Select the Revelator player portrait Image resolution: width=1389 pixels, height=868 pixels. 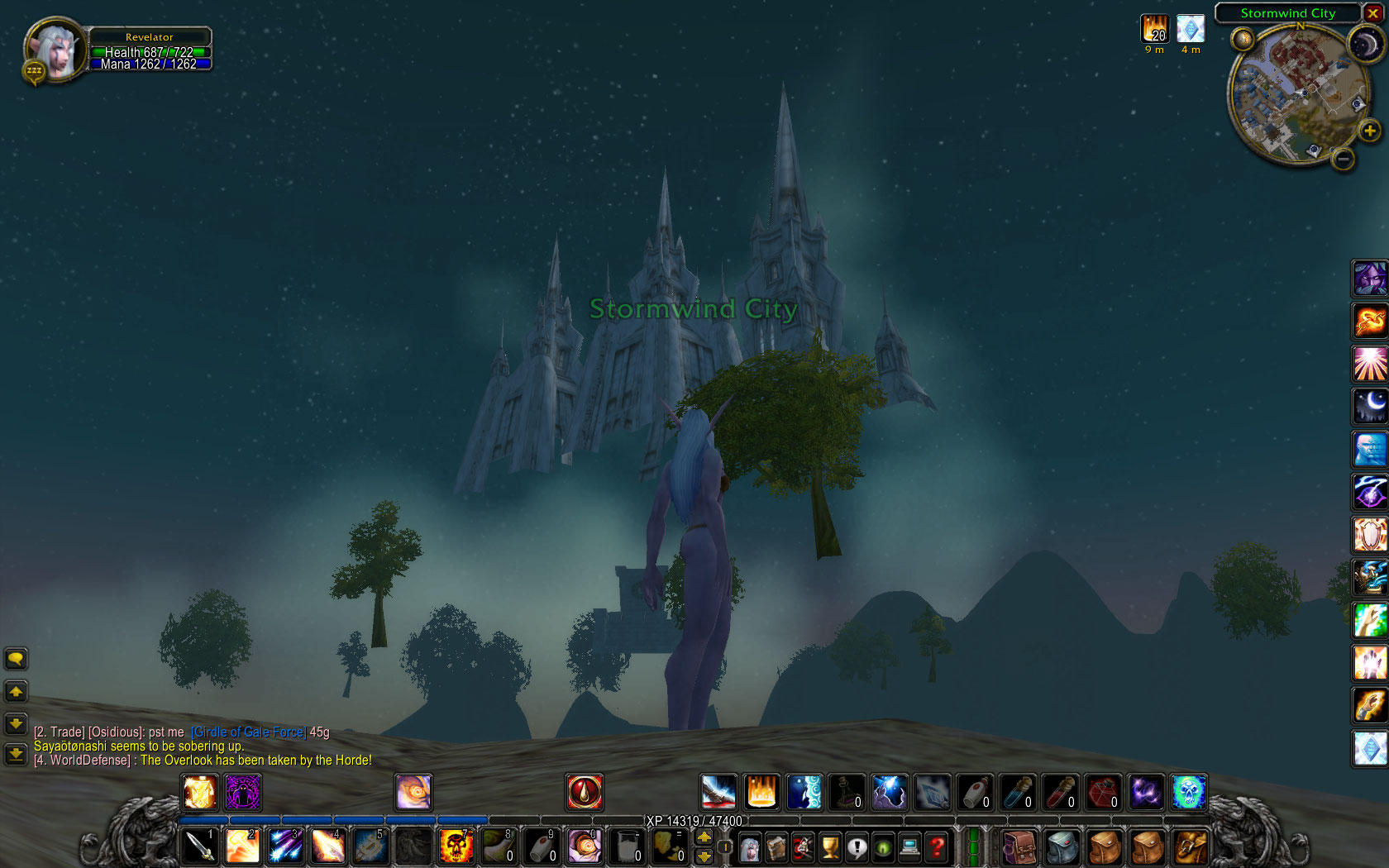[55, 50]
